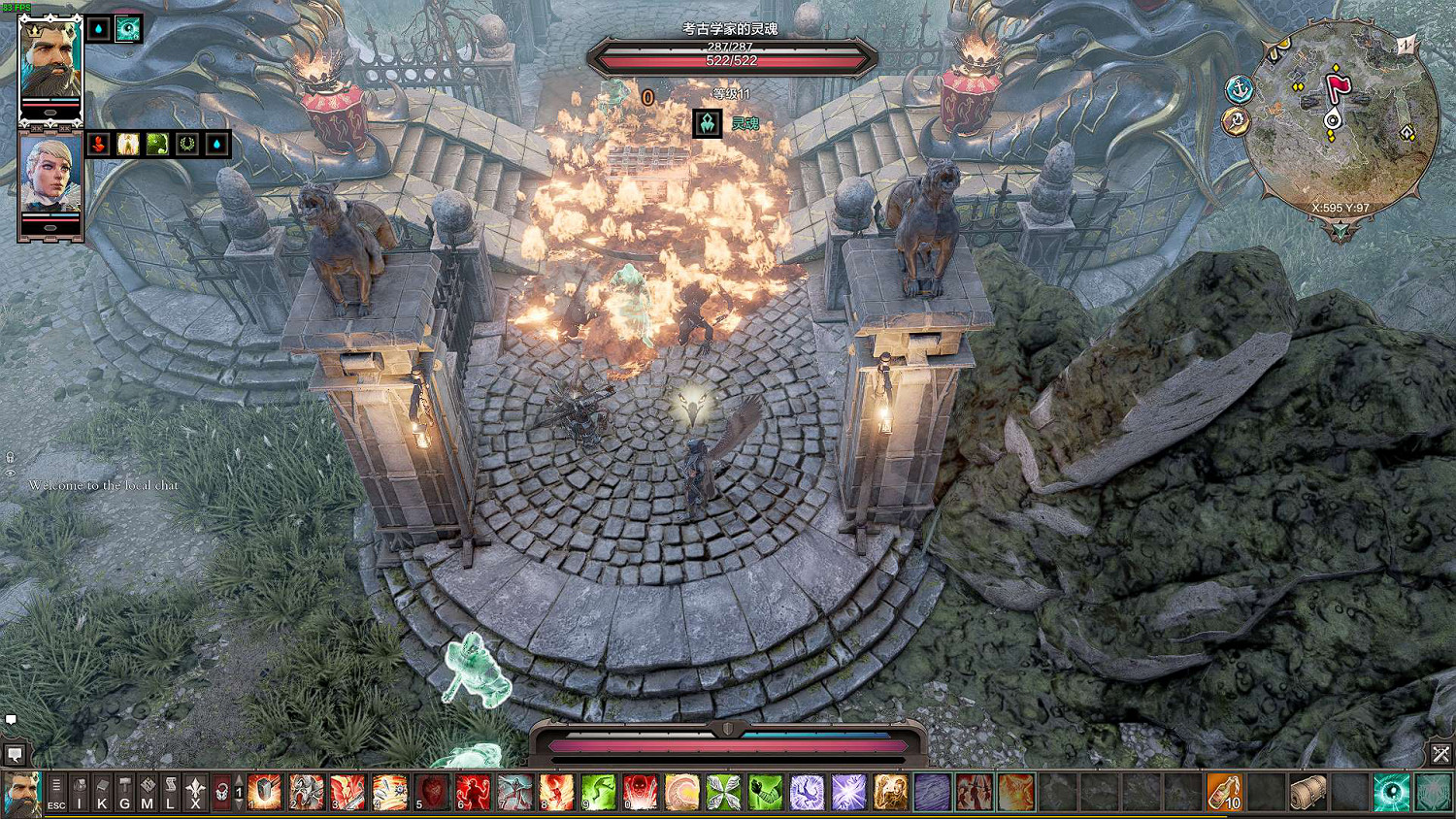The image size is (1456, 819).
Task: Use the bedroll item in the hotbar
Action: [1307, 793]
